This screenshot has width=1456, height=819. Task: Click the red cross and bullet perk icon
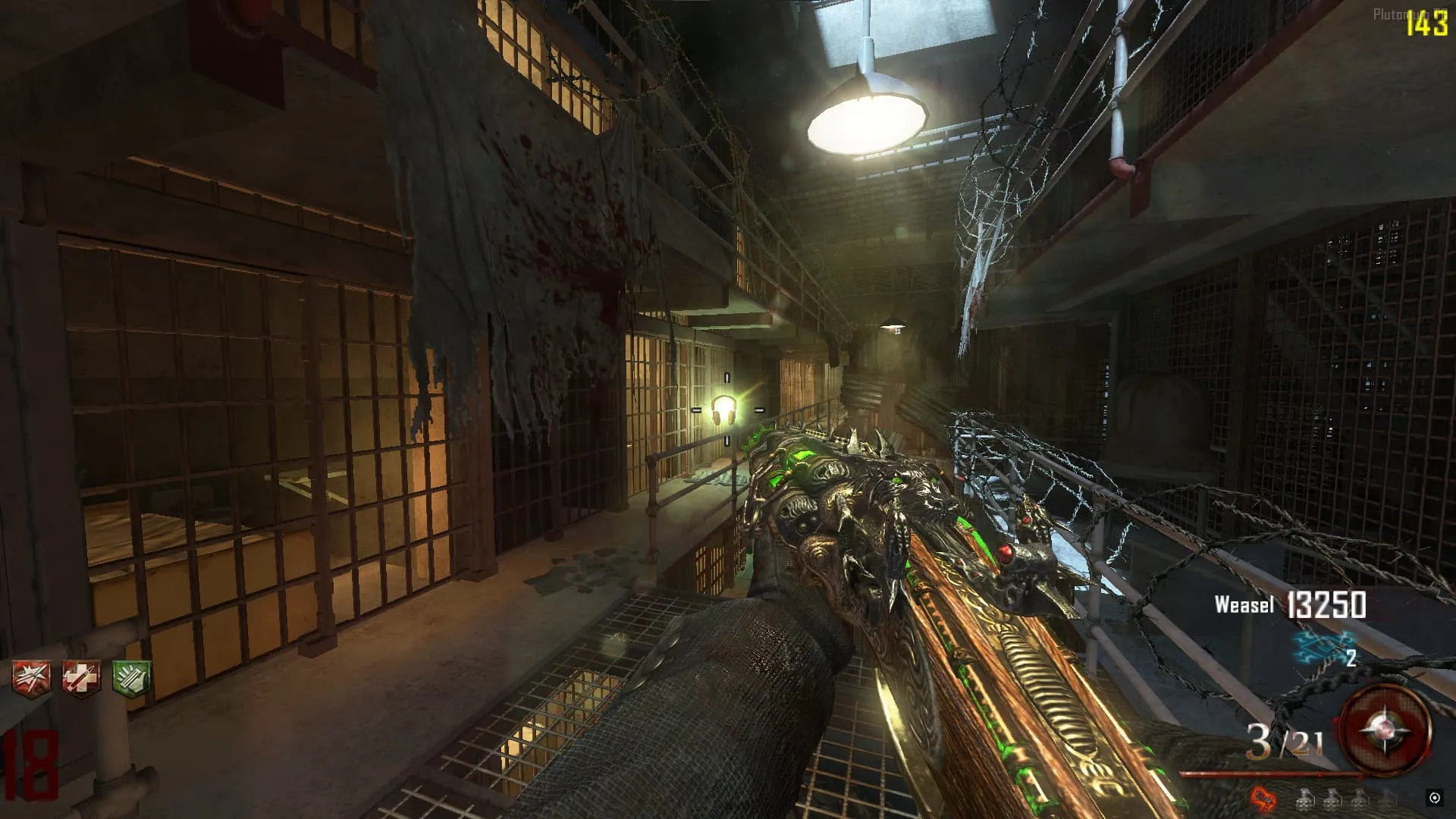click(81, 677)
